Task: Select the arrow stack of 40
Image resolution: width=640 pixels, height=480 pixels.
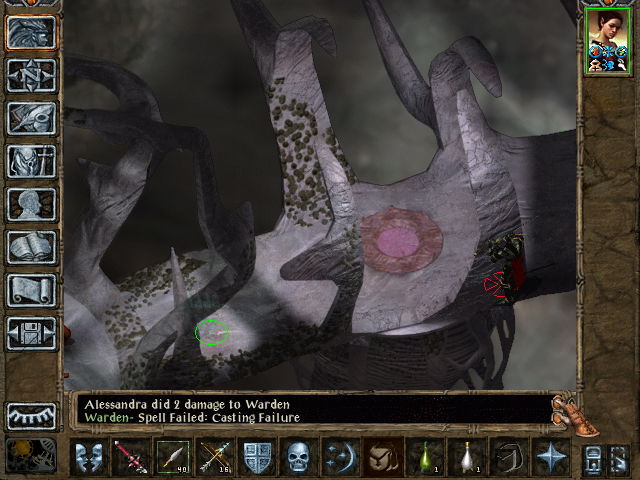Action: 173,457
